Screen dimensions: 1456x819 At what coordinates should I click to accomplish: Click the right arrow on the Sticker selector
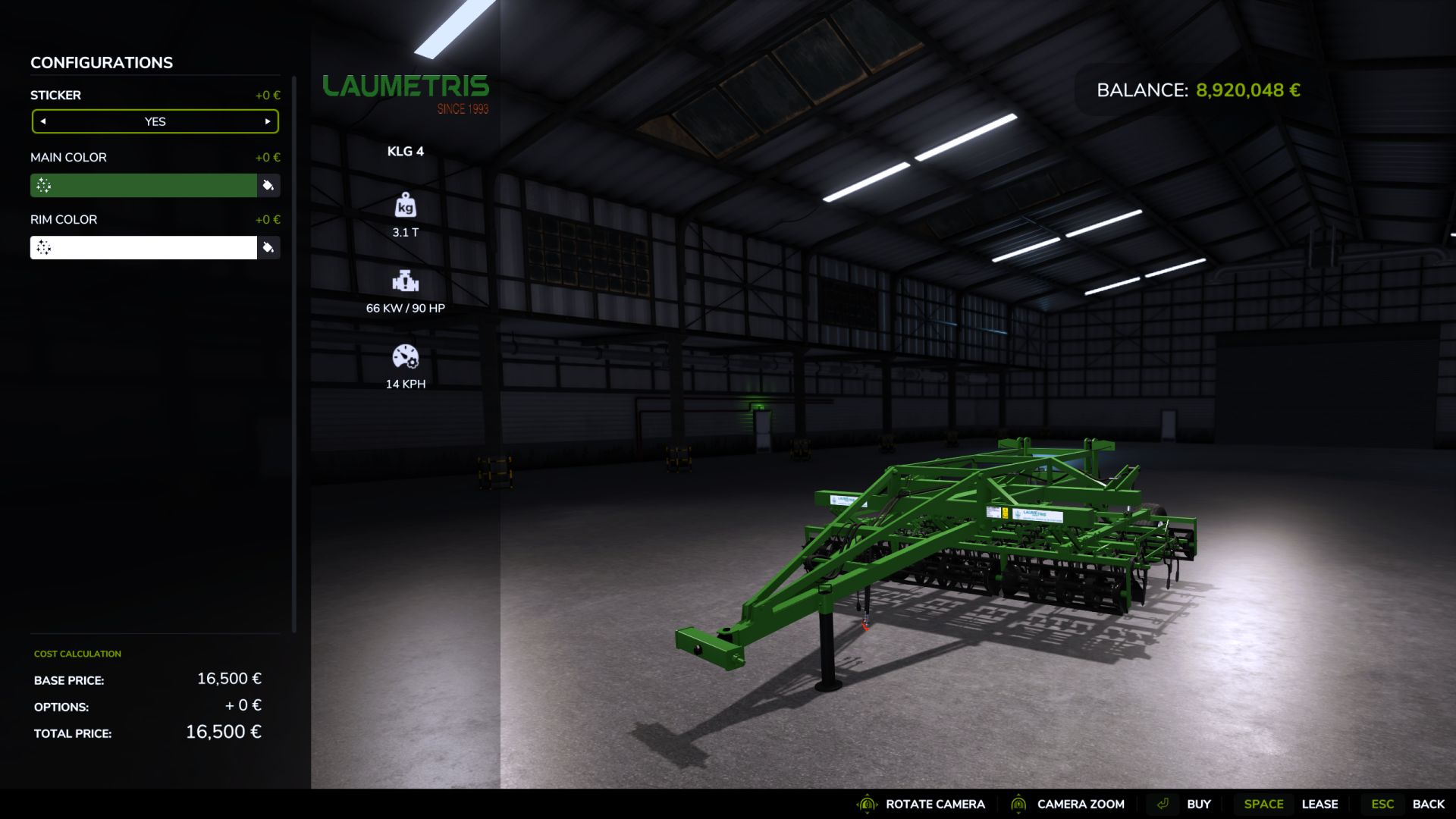pyautogui.click(x=266, y=121)
